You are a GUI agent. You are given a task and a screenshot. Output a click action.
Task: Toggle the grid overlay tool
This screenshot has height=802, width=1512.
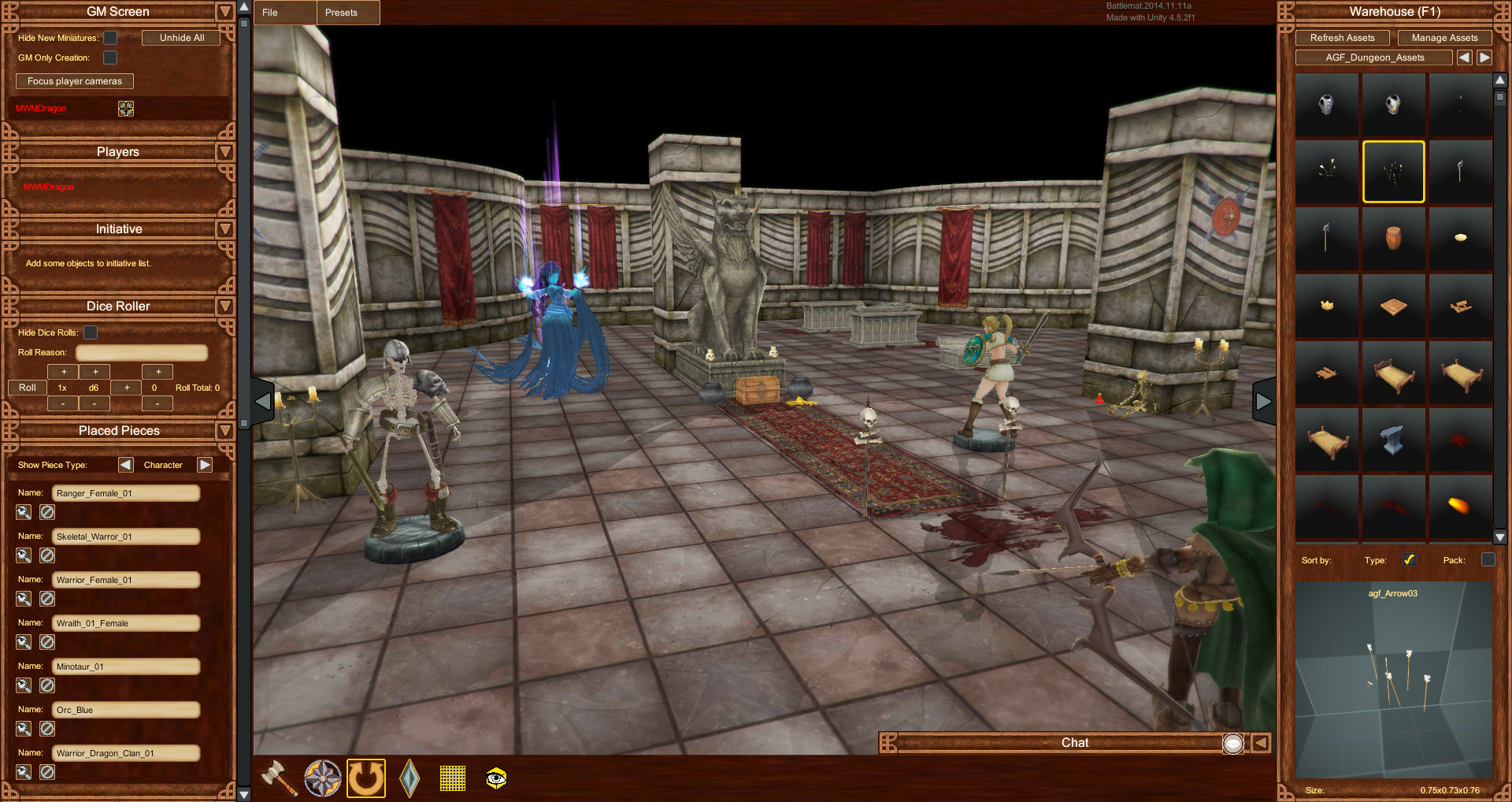pos(452,778)
